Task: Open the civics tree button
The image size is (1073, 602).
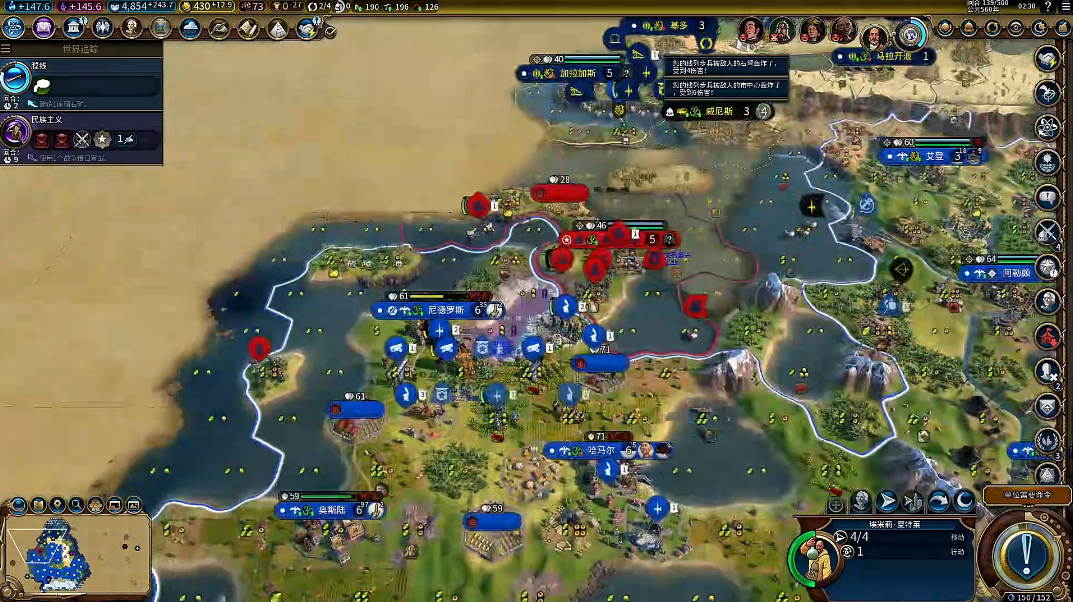Action: [x=43, y=28]
